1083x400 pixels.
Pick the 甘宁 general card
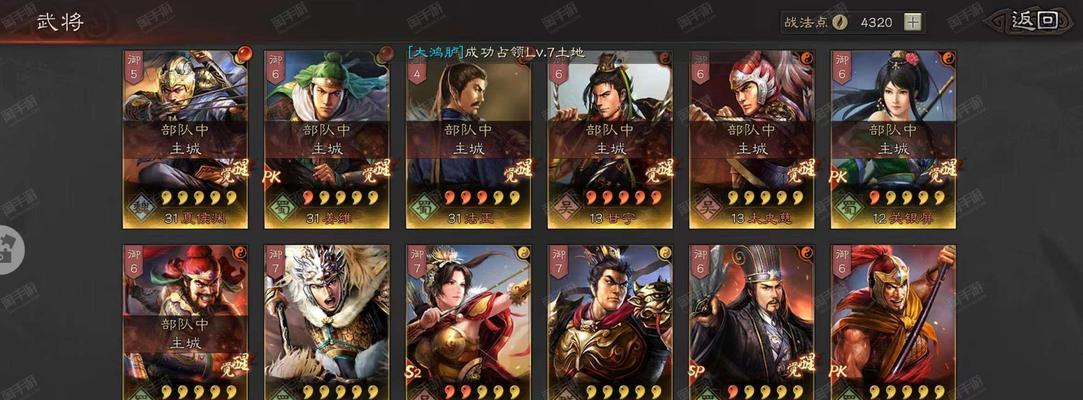(610, 138)
